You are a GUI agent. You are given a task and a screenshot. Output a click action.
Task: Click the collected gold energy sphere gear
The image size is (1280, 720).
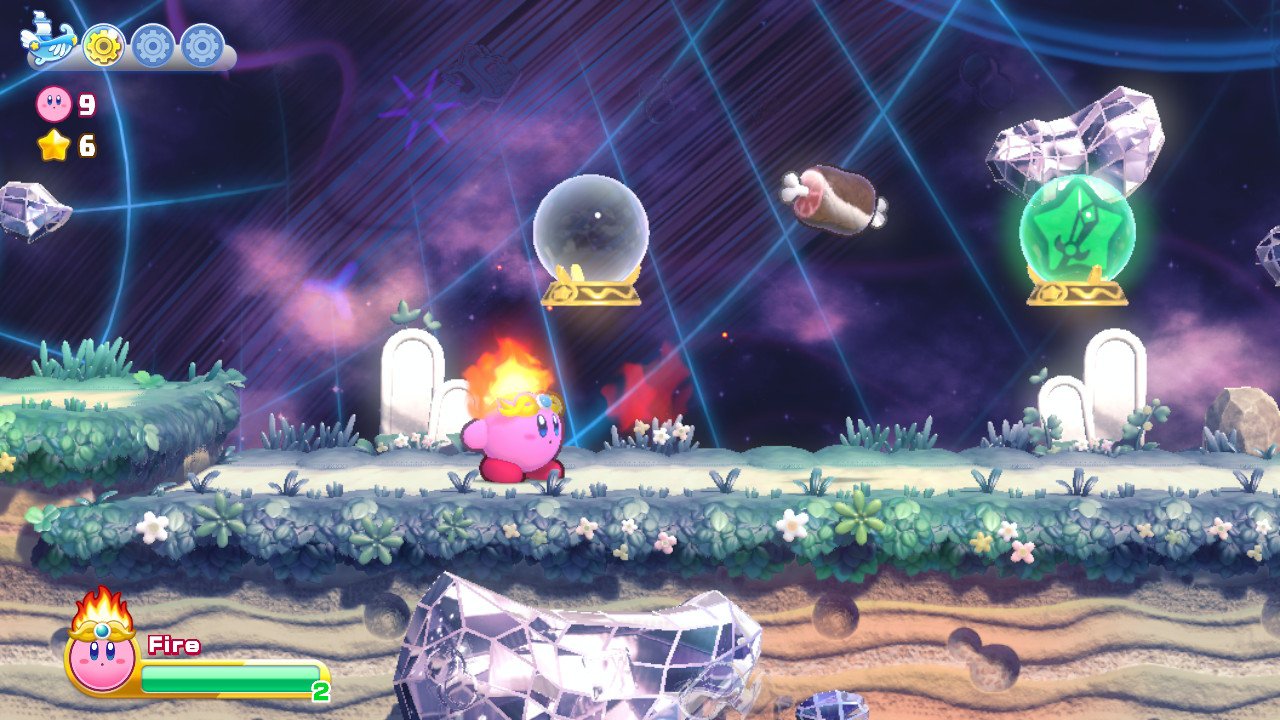[x=102, y=45]
